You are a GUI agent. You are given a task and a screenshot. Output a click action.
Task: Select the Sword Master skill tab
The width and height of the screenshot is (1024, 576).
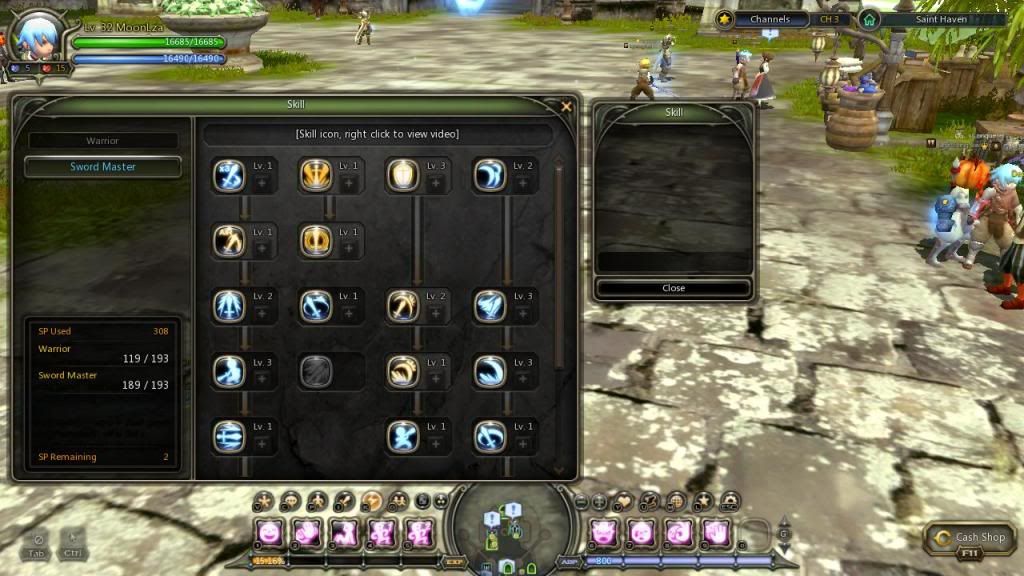pos(103,167)
